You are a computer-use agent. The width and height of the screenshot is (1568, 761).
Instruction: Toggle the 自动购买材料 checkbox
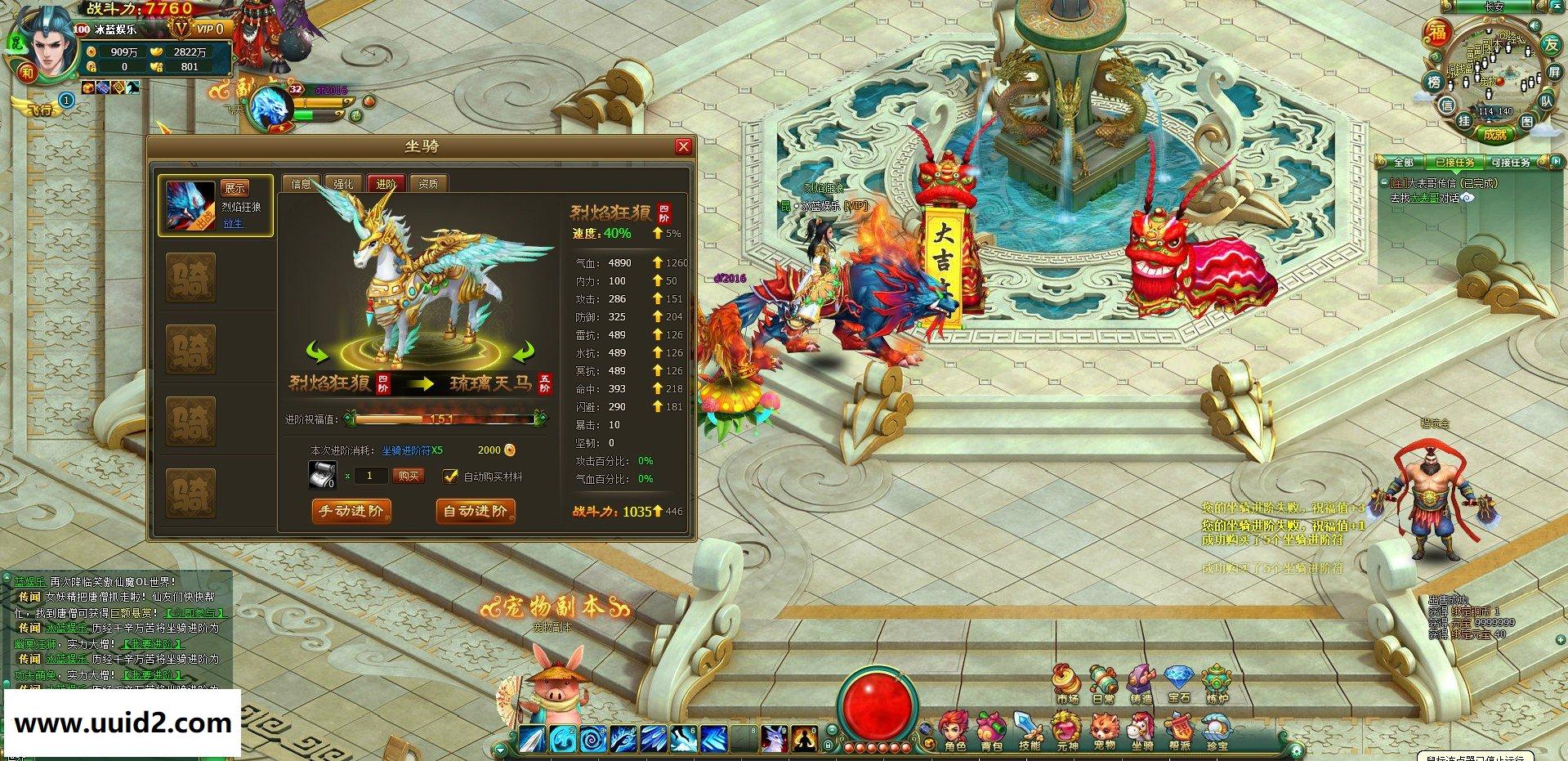[449, 476]
